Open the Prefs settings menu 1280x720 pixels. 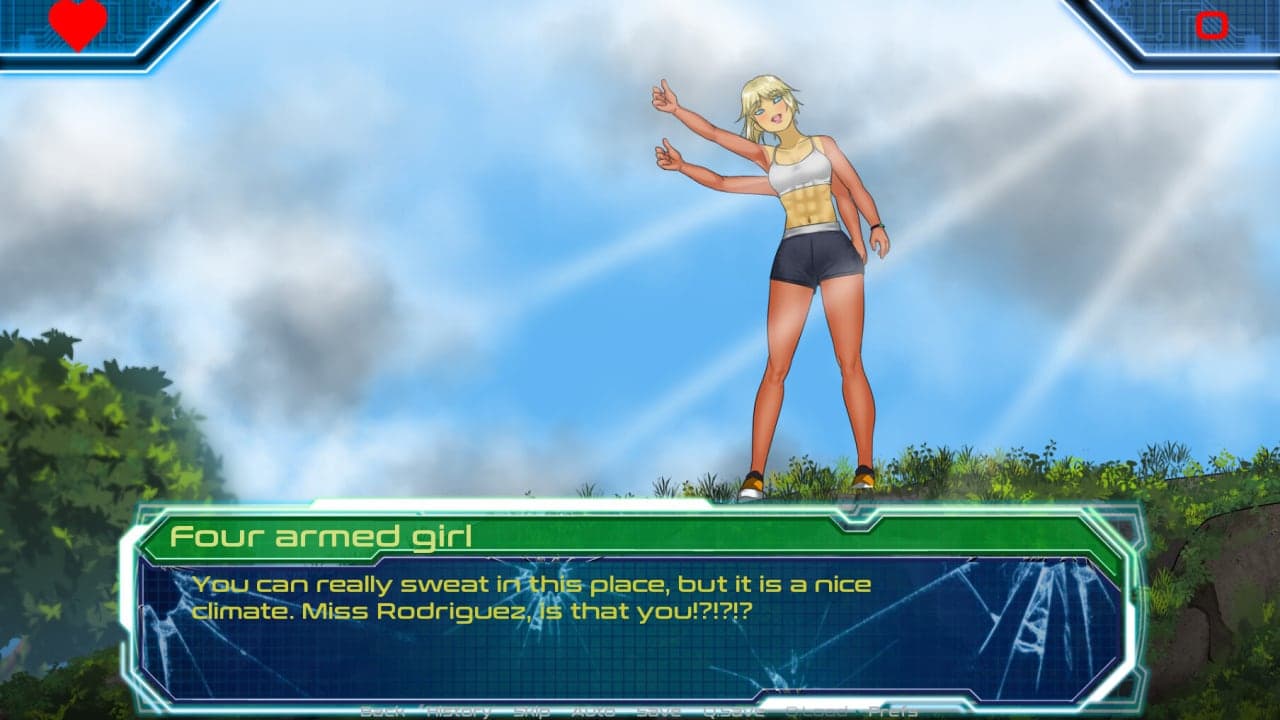pyautogui.click(x=893, y=711)
